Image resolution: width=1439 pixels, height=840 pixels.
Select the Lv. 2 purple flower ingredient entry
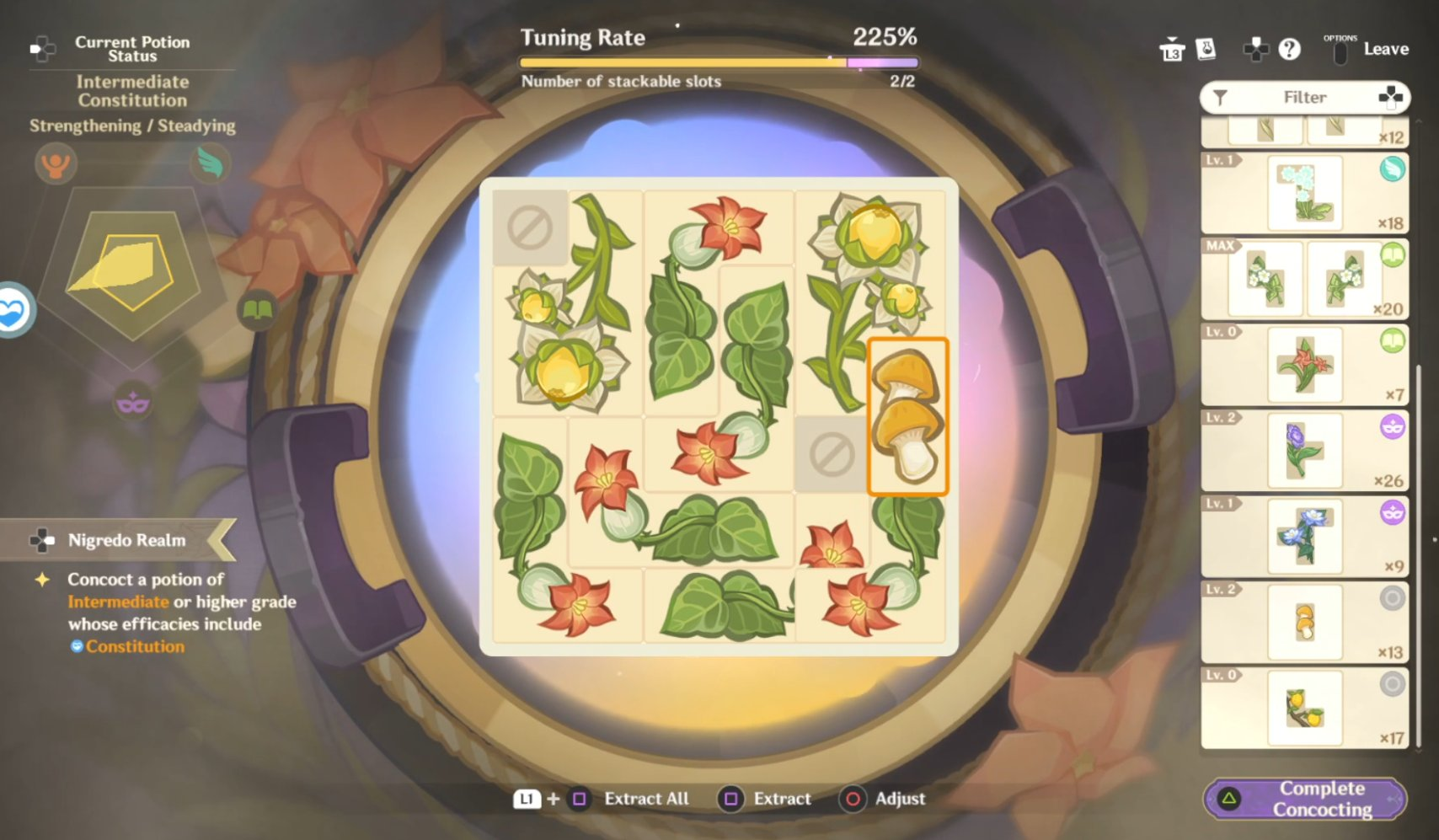pyautogui.click(x=1303, y=451)
